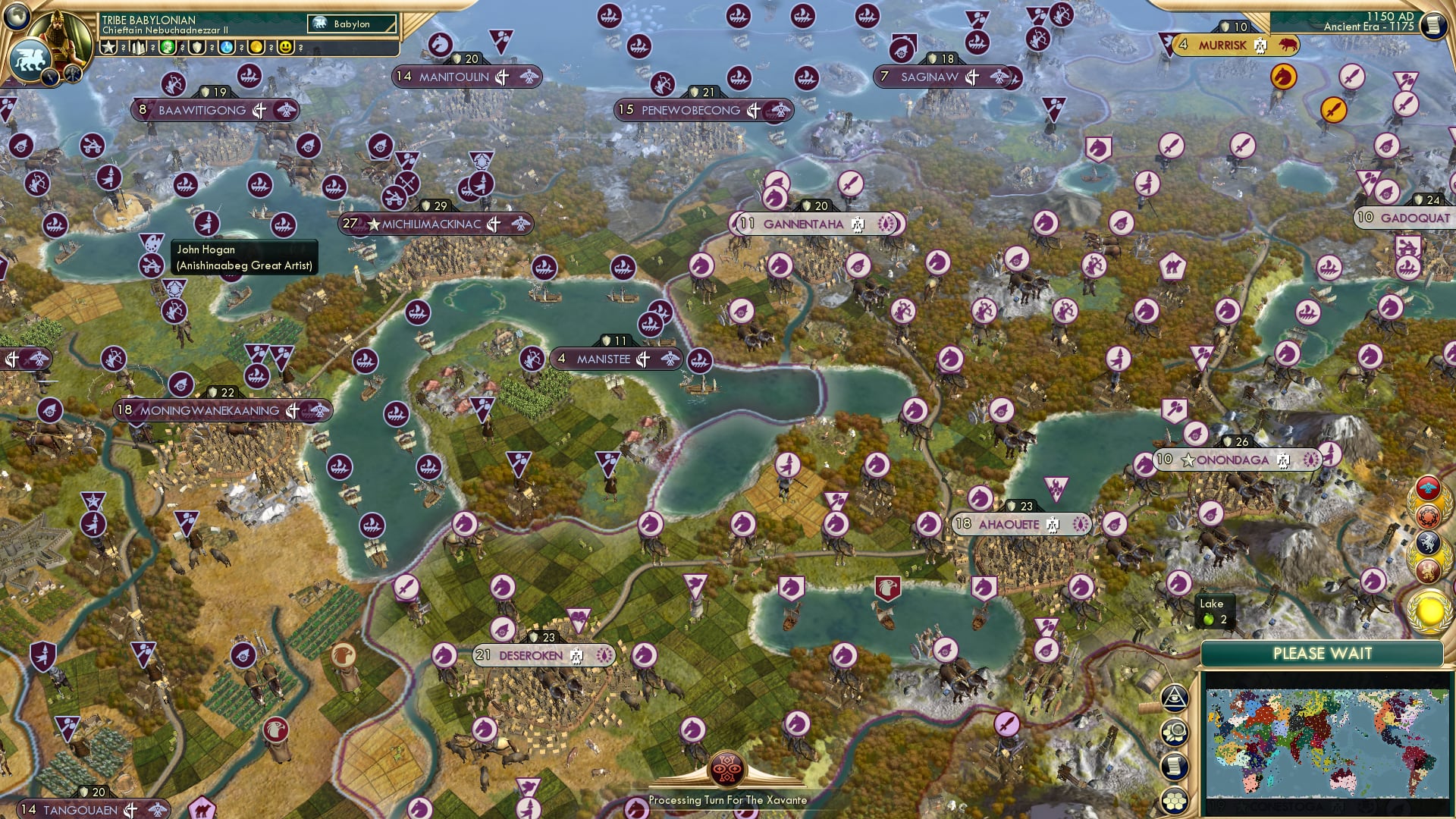Click the gold coin icon in the top bar
1456x819 pixels.
(x=256, y=47)
